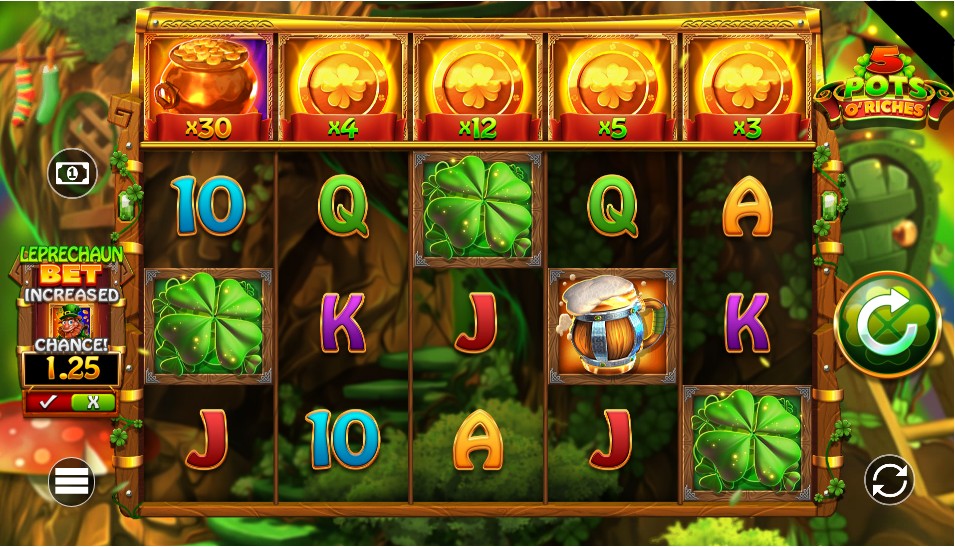Open the hamburger menu

click(71, 482)
